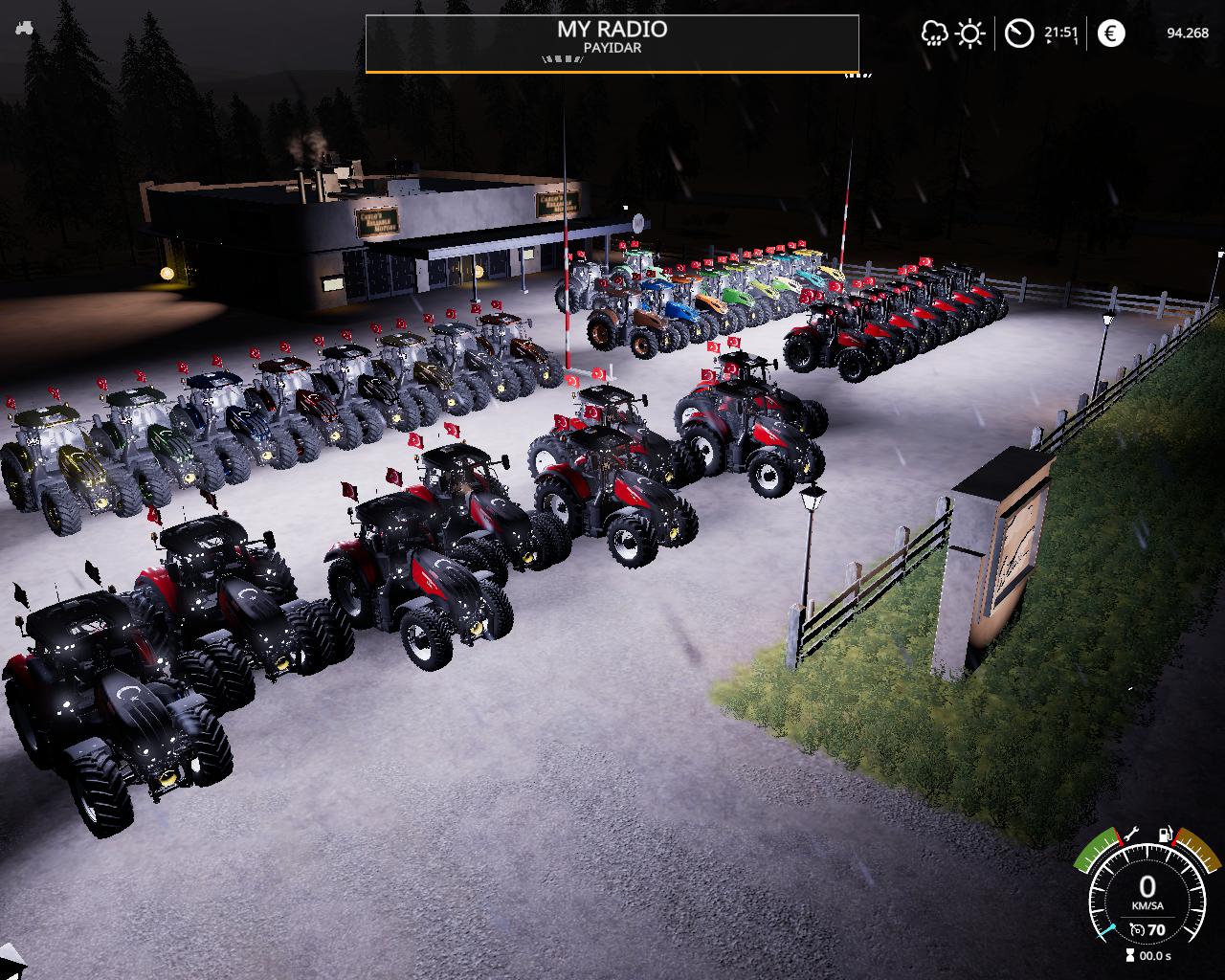Click the speedometer dial
1225x980 pixels.
1147,895
